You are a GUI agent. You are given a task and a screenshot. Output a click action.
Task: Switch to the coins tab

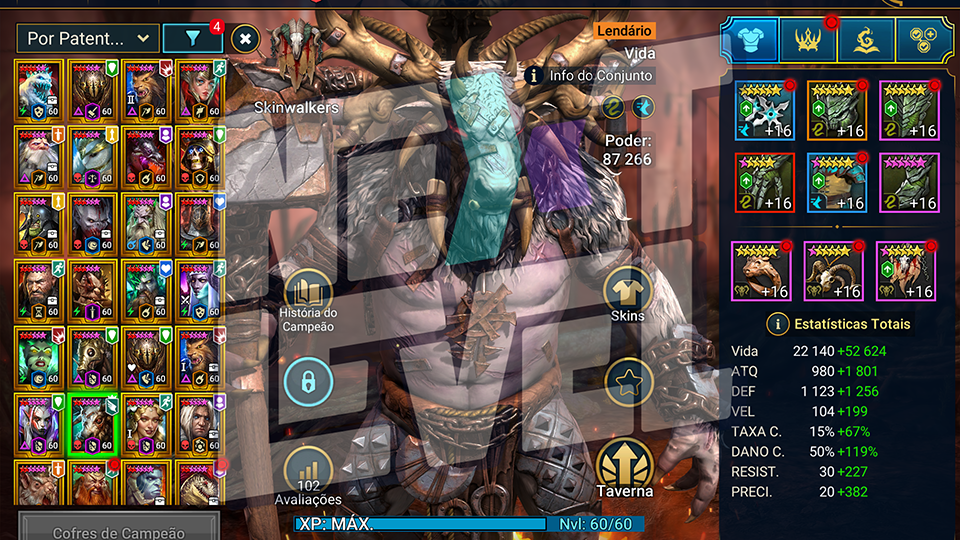[924, 38]
